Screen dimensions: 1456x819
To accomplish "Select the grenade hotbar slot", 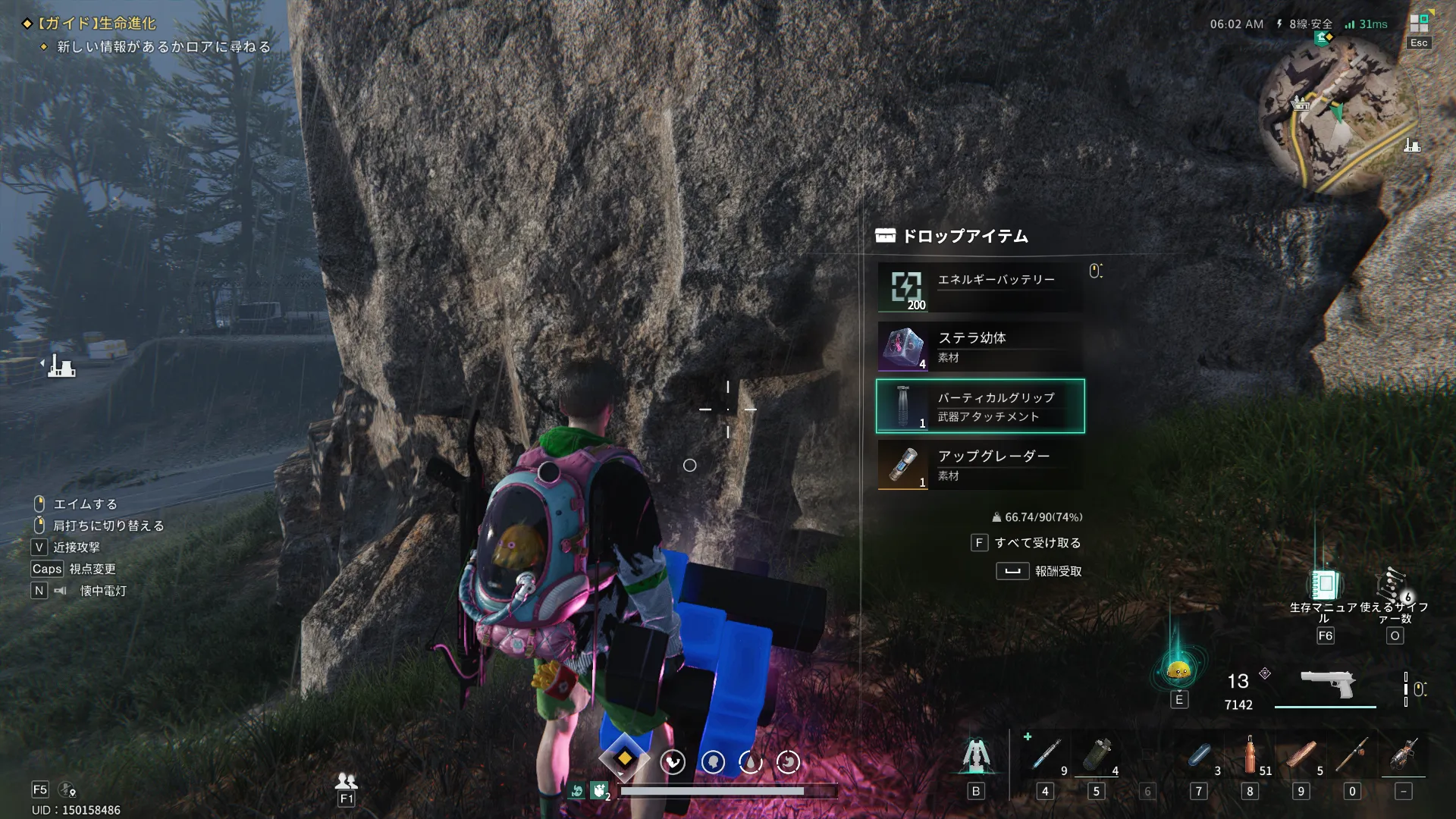I will 1097,755.
